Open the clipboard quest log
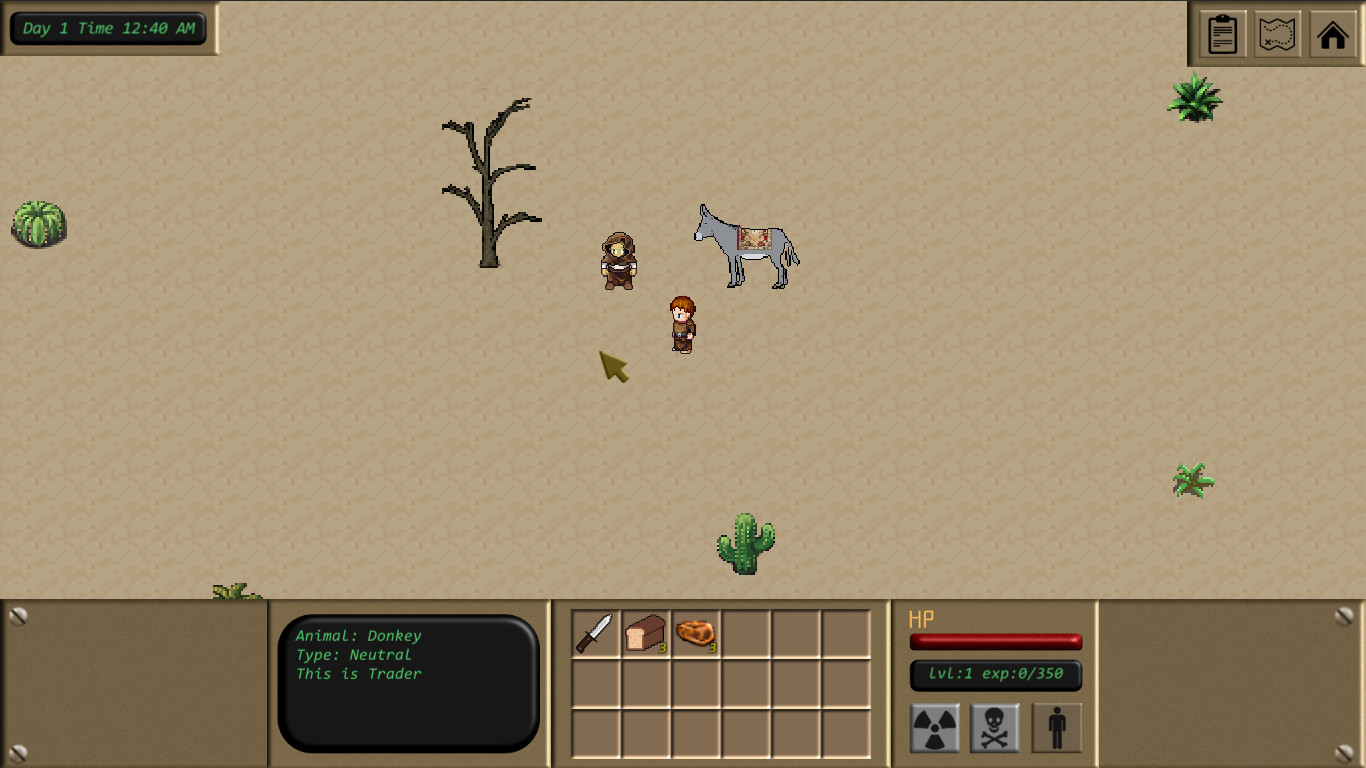Screen dimensions: 1366x768 tap(1221, 34)
